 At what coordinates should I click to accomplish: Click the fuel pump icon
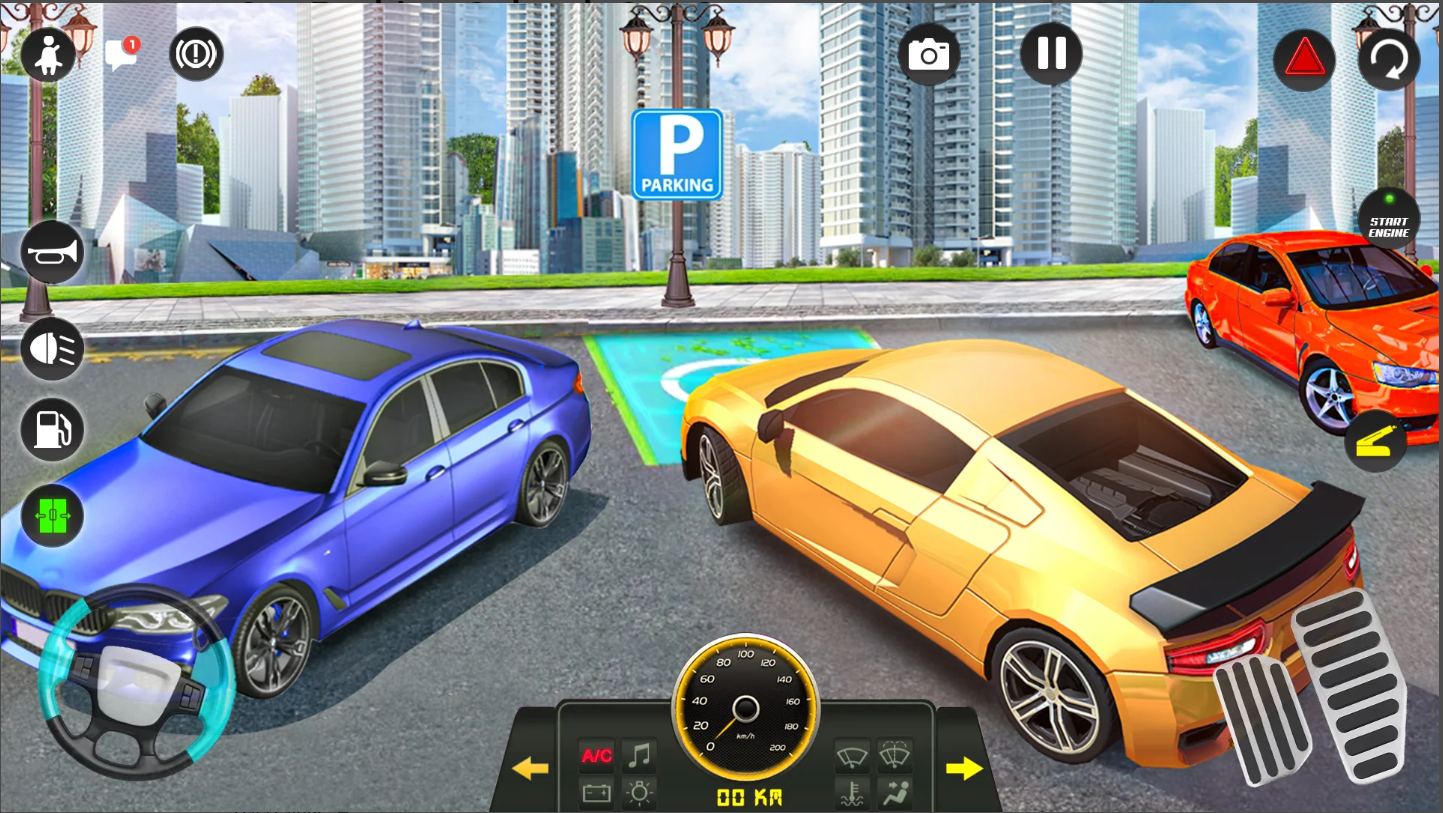[52, 431]
